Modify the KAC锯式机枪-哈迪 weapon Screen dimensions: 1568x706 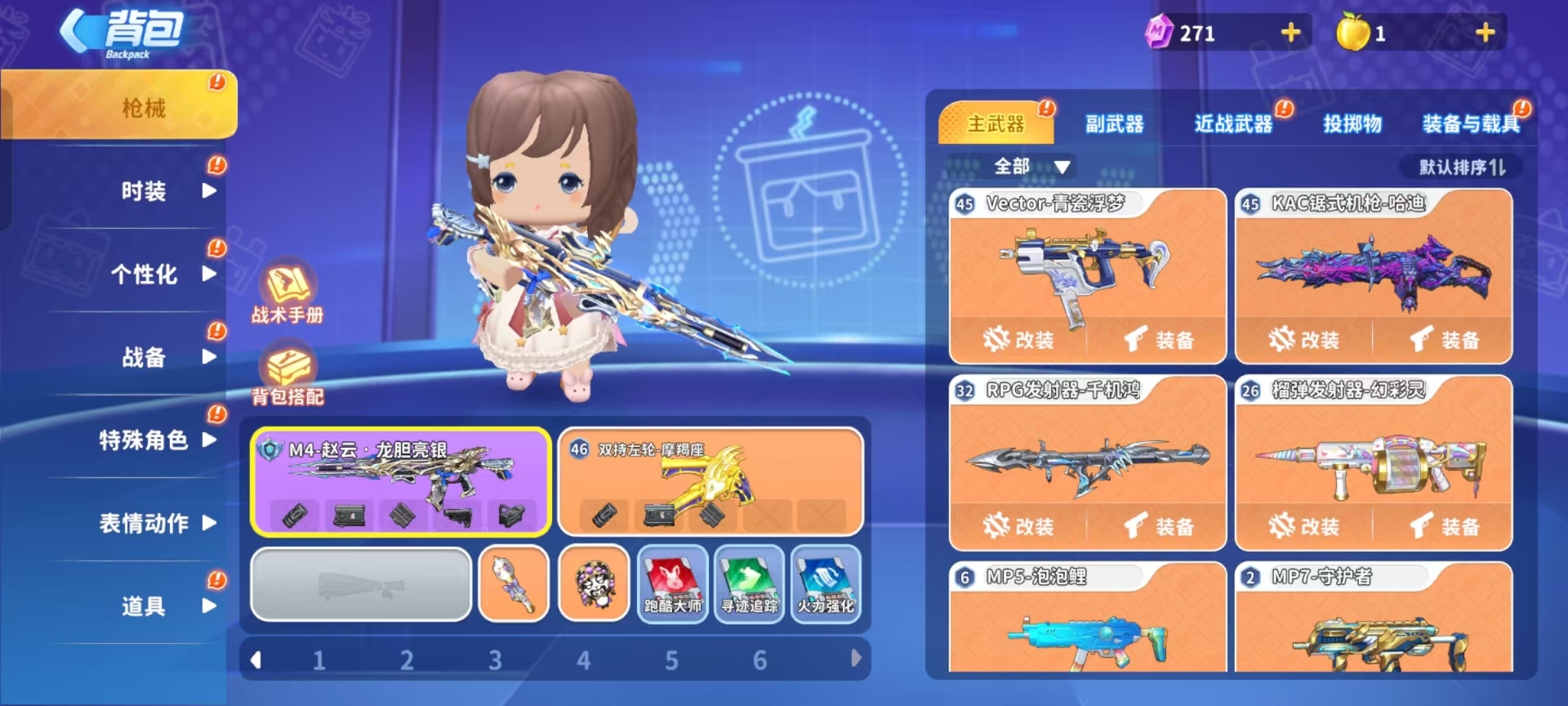(1304, 340)
